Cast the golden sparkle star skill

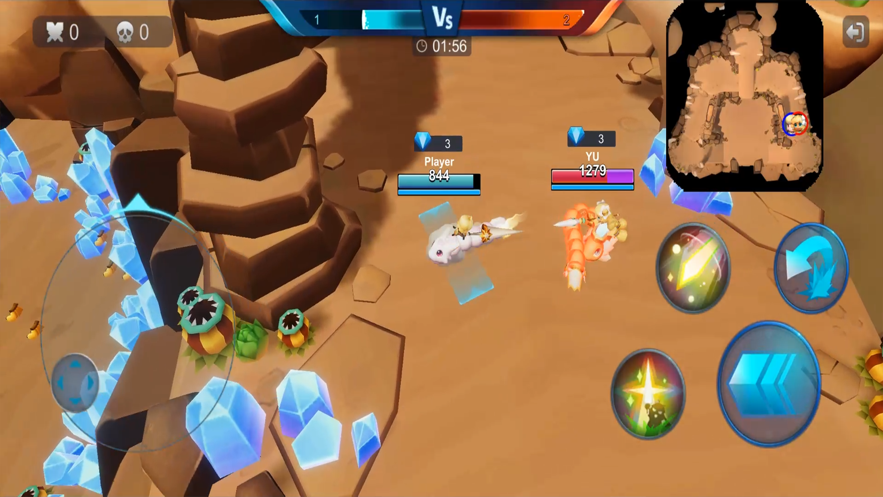pyautogui.click(x=648, y=394)
